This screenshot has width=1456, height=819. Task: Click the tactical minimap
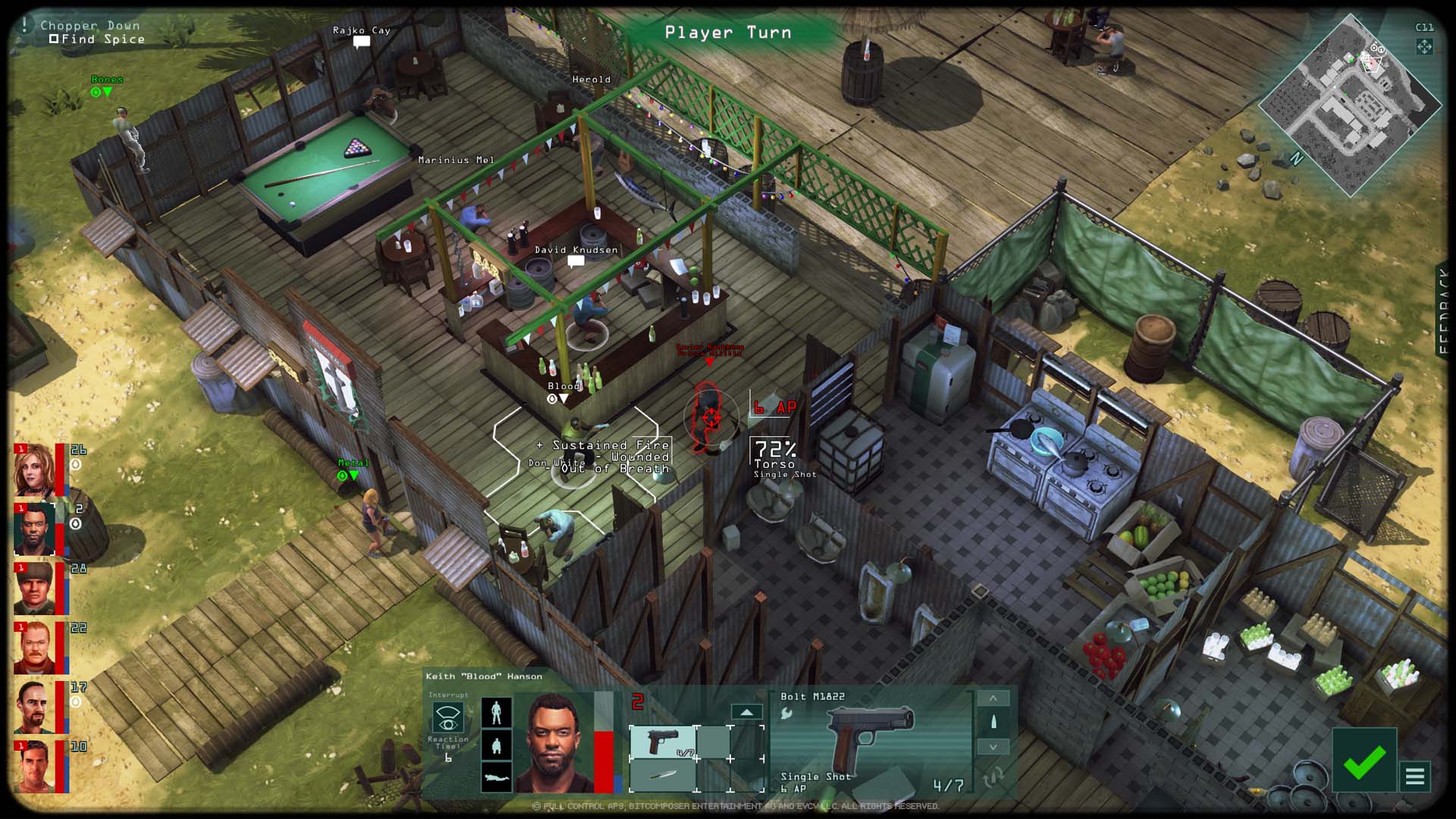coord(1348,105)
